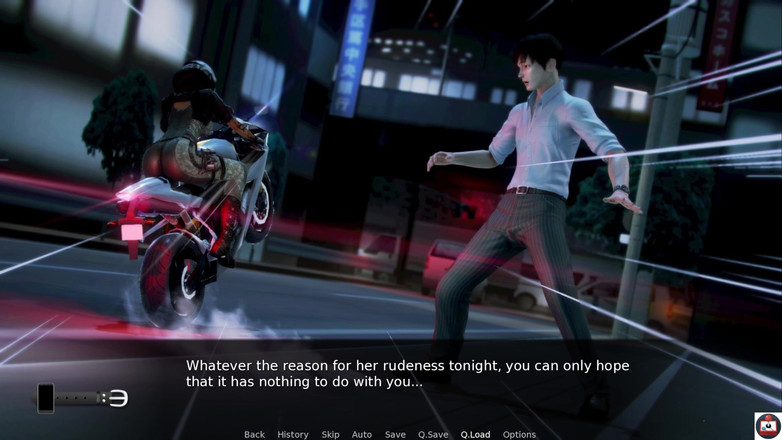Viewport: 782px width, 440px height.
Task: Open the Options menu
Action: click(519, 434)
